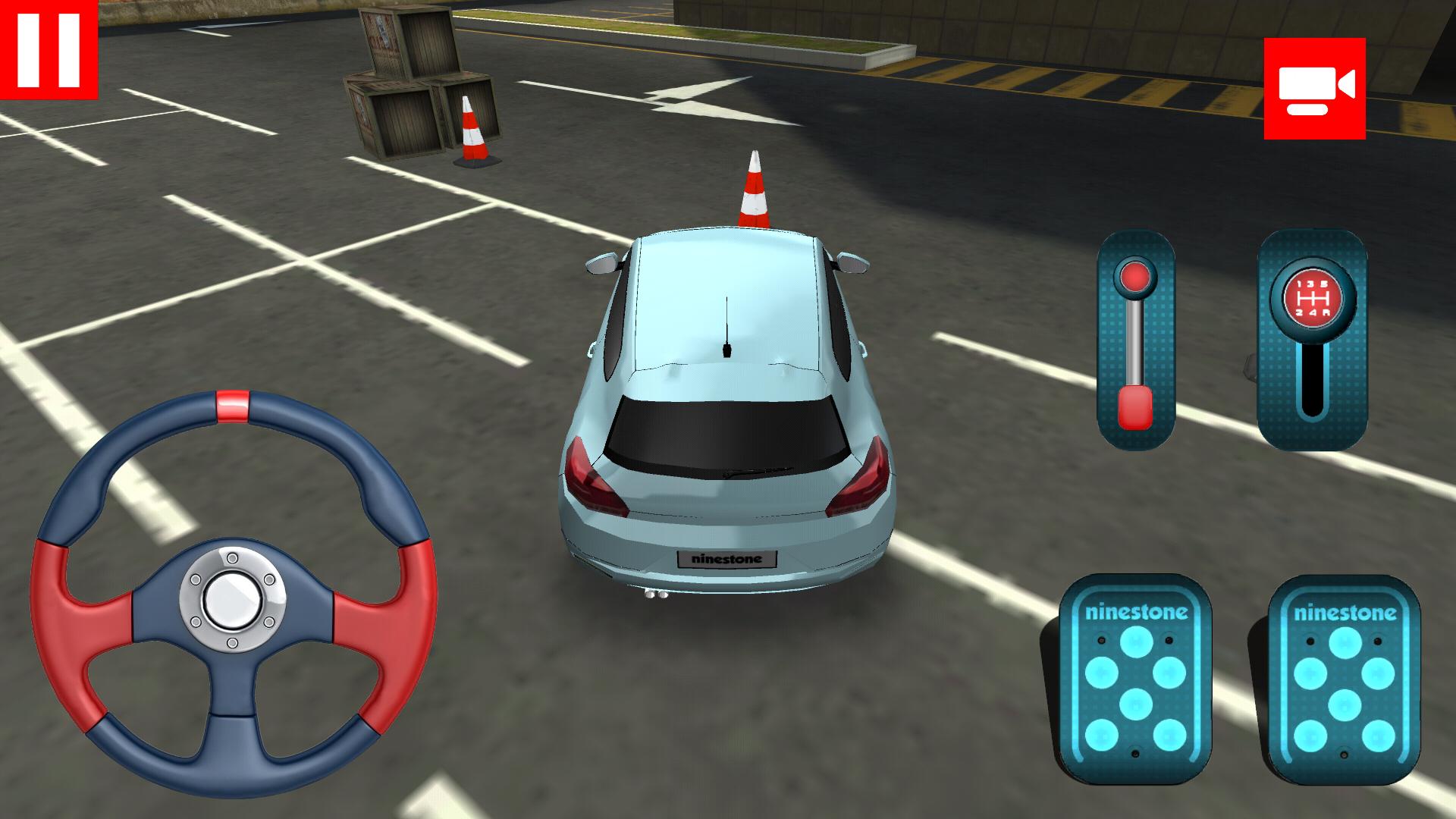Click the ninestone label on the car plate

726,560
